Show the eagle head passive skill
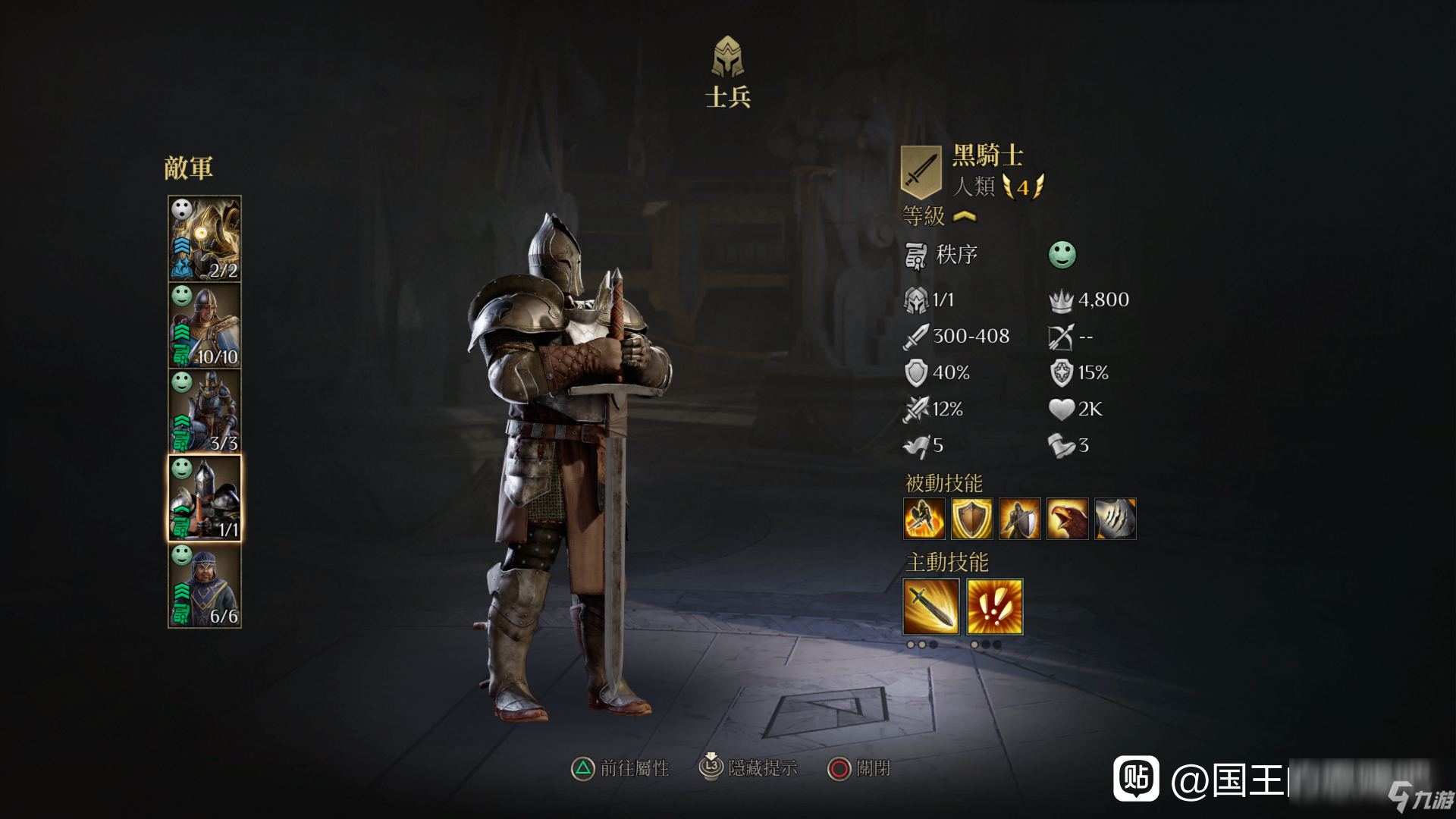Image resolution: width=1456 pixels, height=819 pixels. [x=1067, y=519]
